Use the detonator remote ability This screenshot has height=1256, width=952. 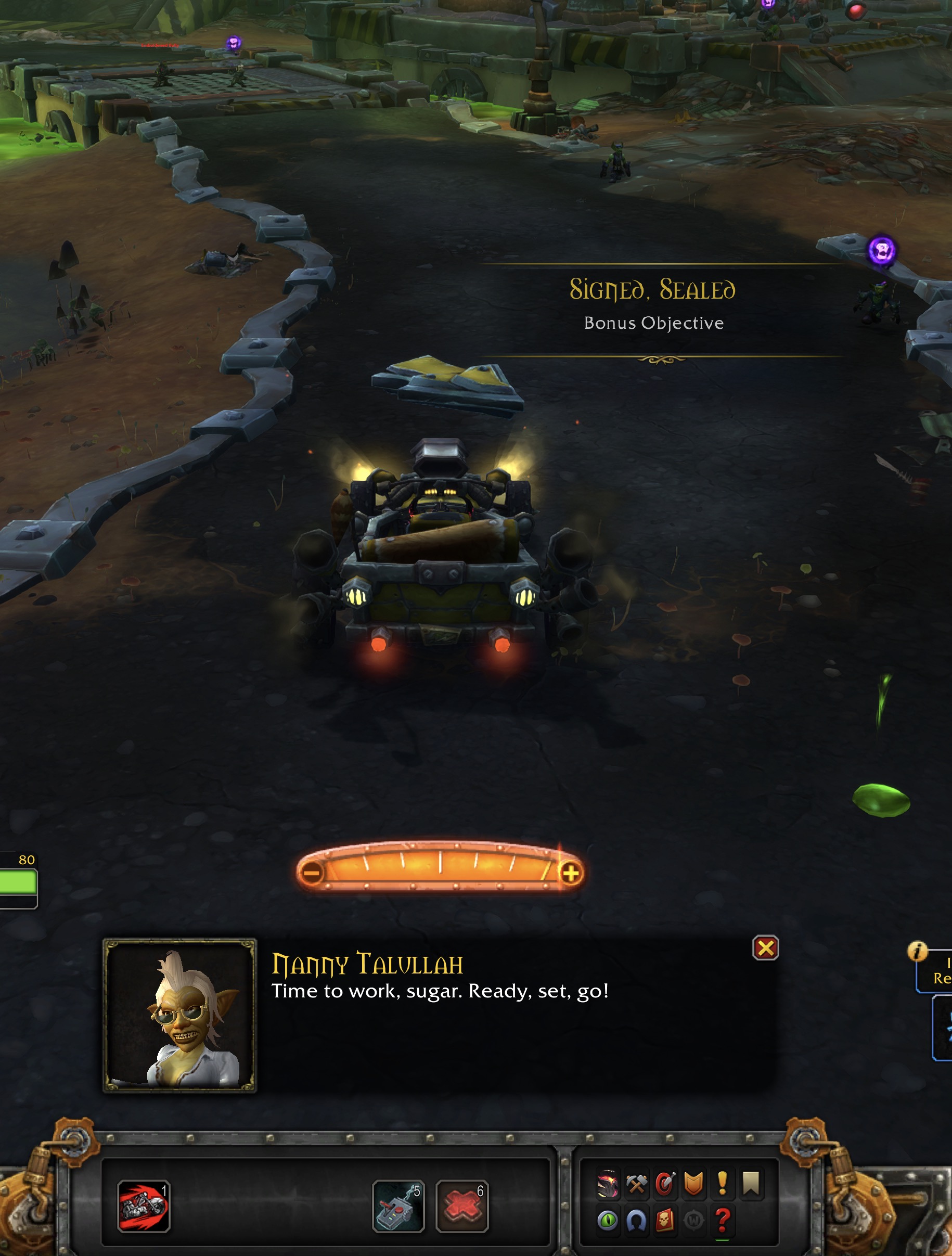tap(398, 1206)
